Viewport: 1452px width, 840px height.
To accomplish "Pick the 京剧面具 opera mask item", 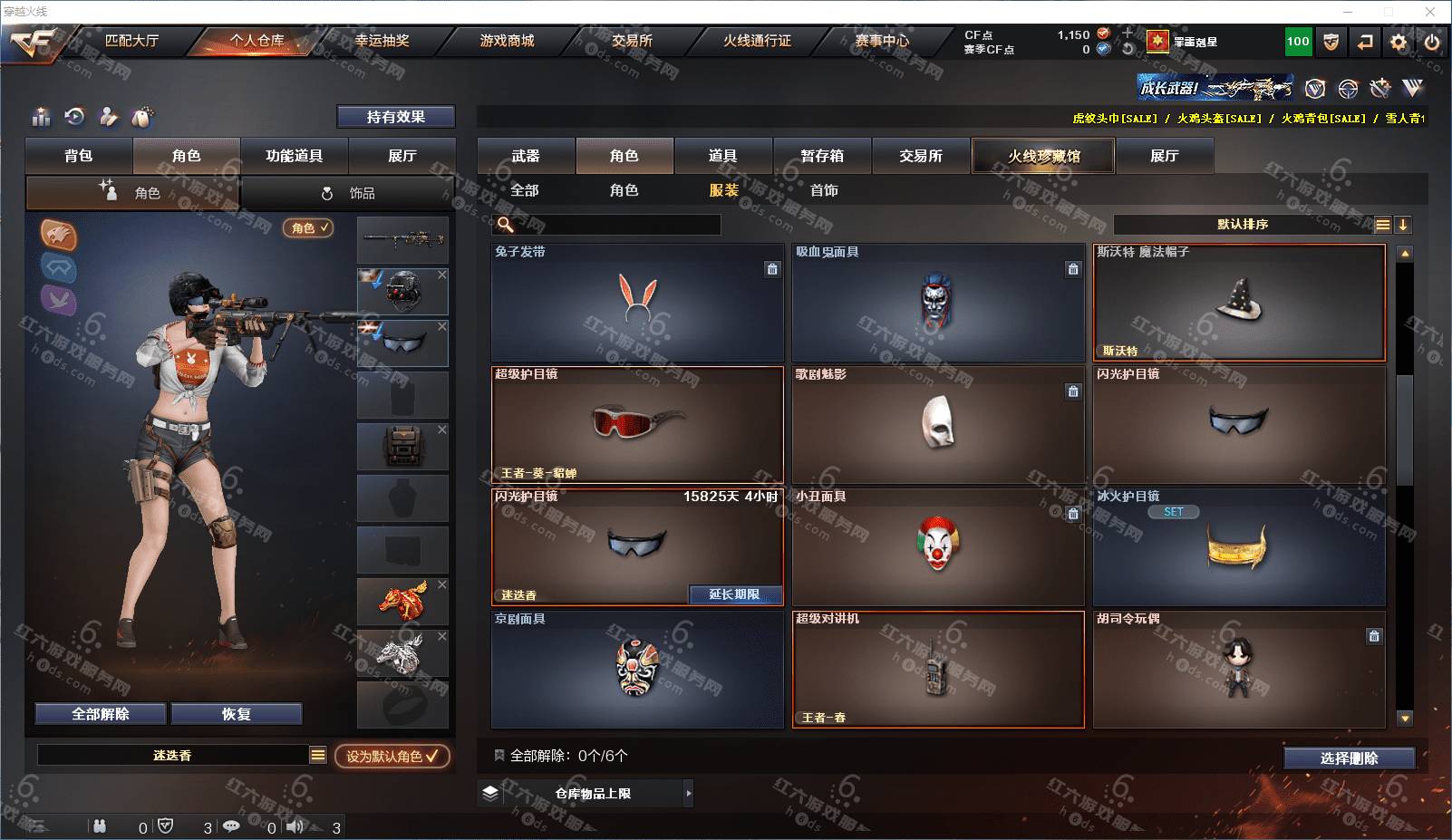I will point(637,669).
